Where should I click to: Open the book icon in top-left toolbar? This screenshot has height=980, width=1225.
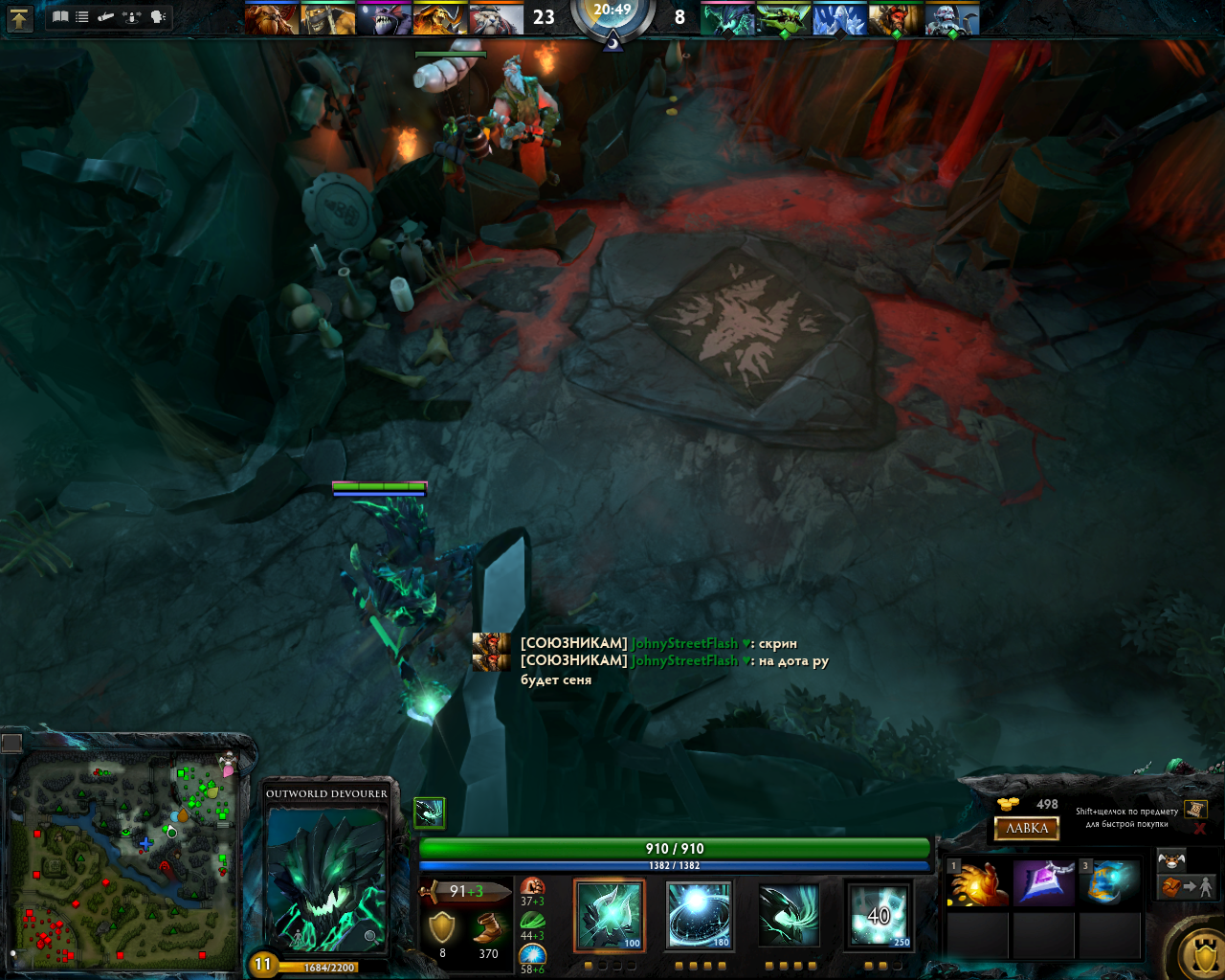click(60, 17)
